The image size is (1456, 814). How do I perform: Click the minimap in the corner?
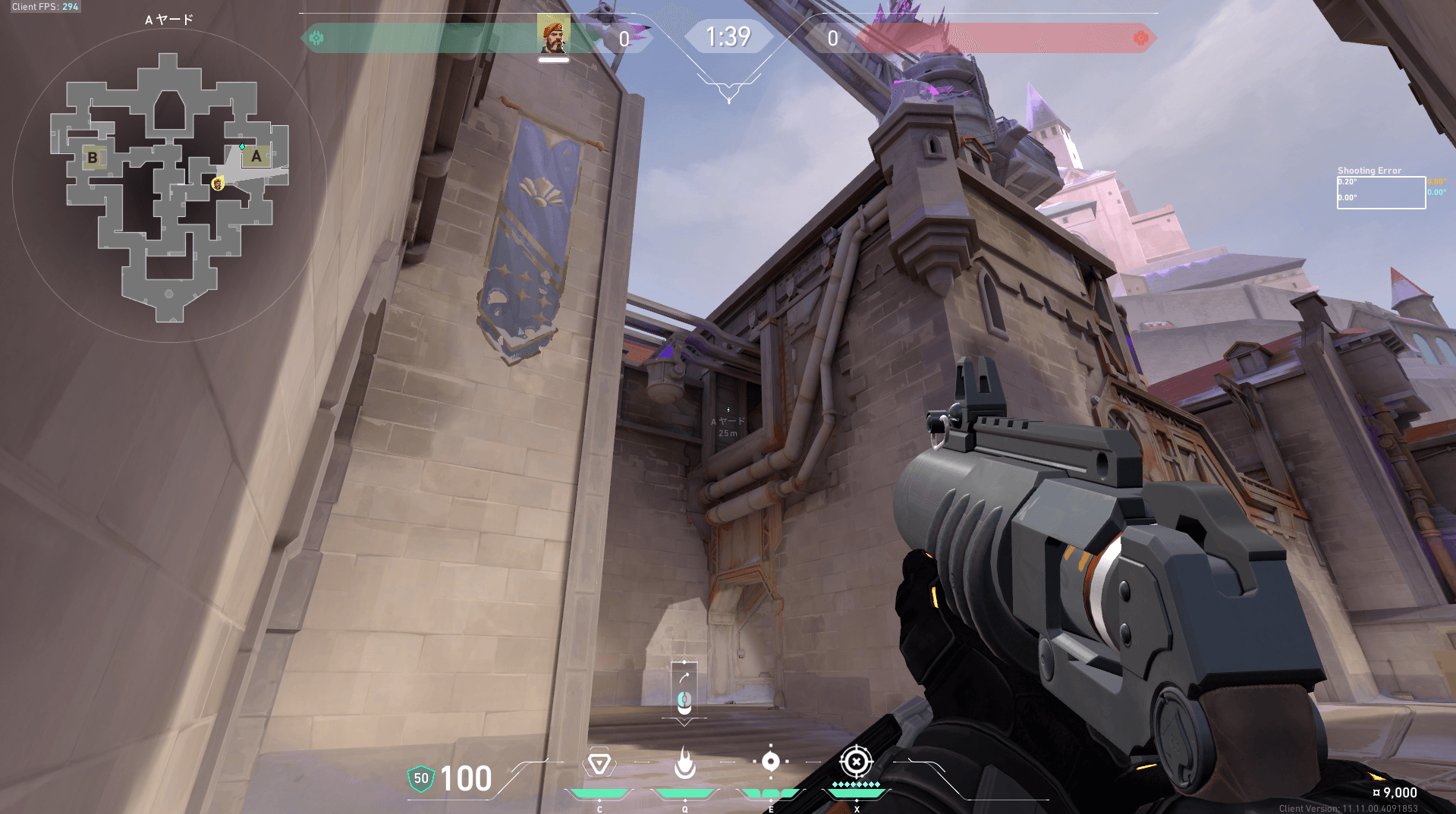[169, 186]
